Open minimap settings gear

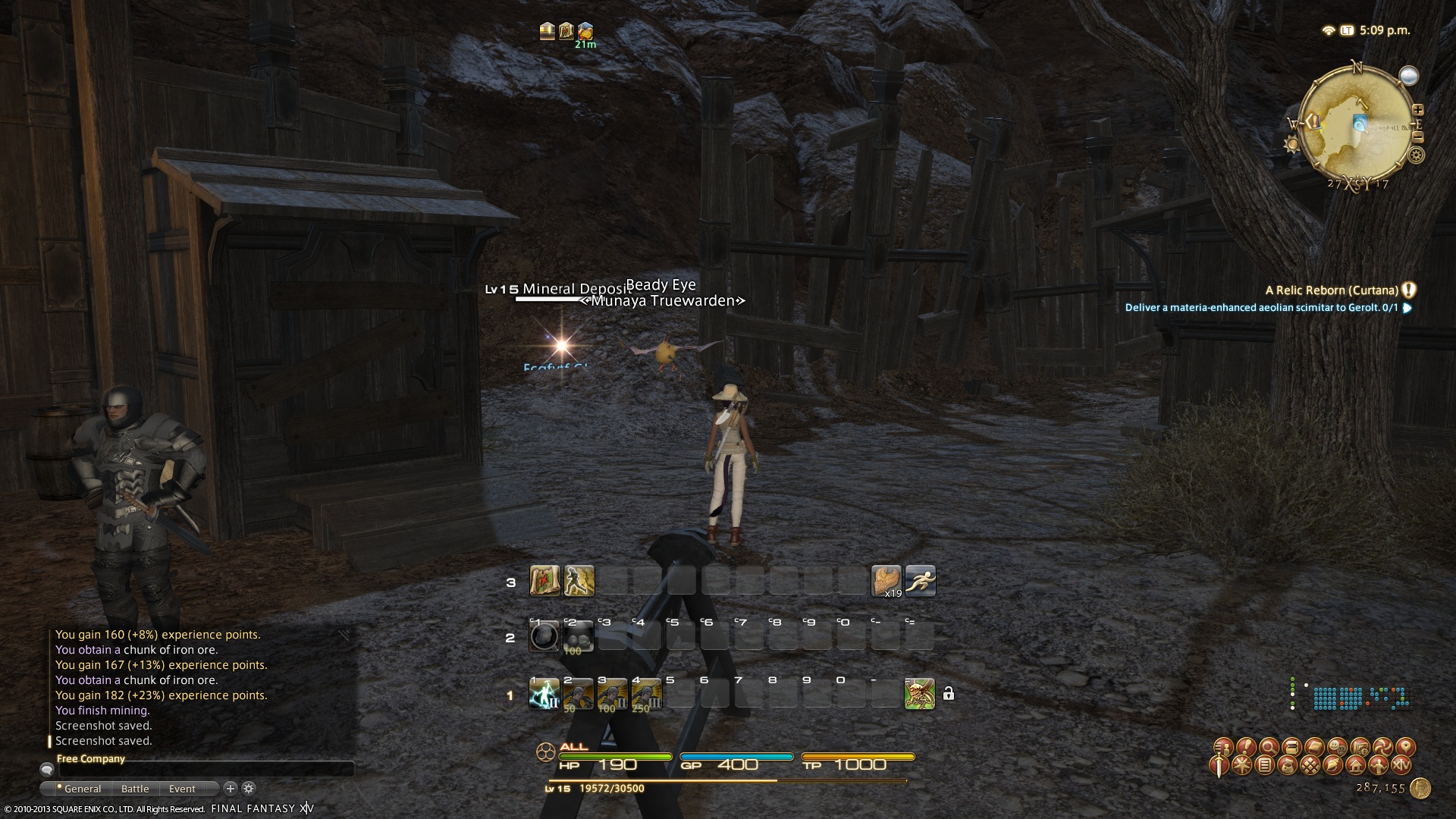pyautogui.click(x=1416, y=155)
